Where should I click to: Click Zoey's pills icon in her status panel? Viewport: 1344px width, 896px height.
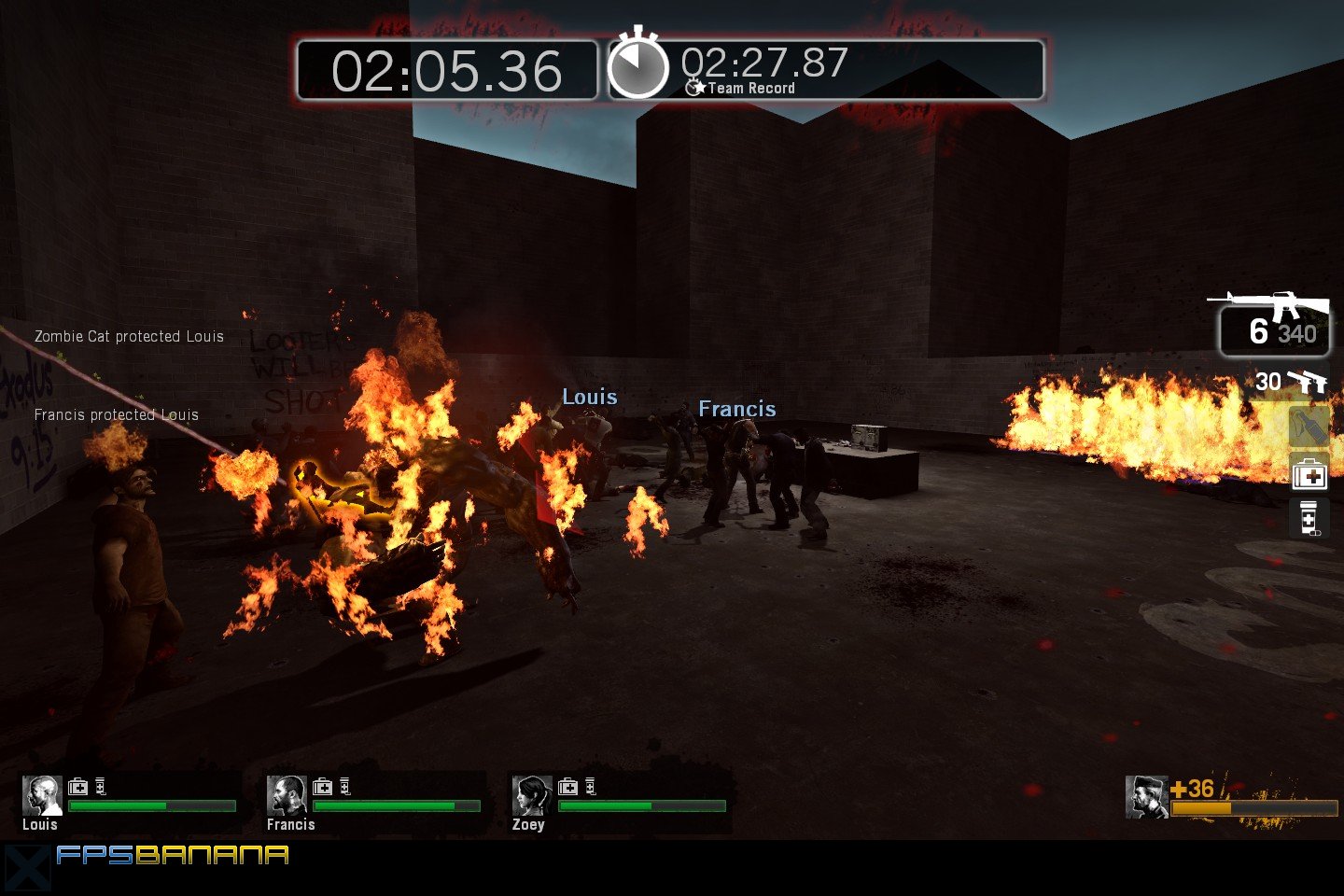(x=589, y=786)
